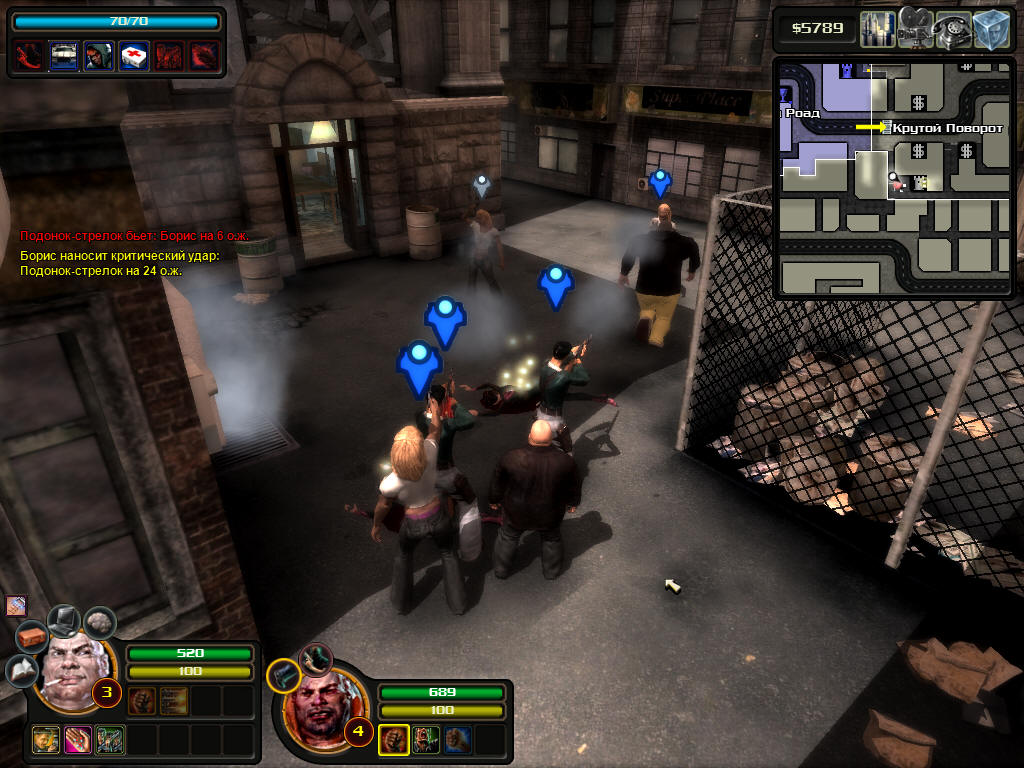Open the city skyline view icon
1024x768 pixels.
tap(878, 29)
